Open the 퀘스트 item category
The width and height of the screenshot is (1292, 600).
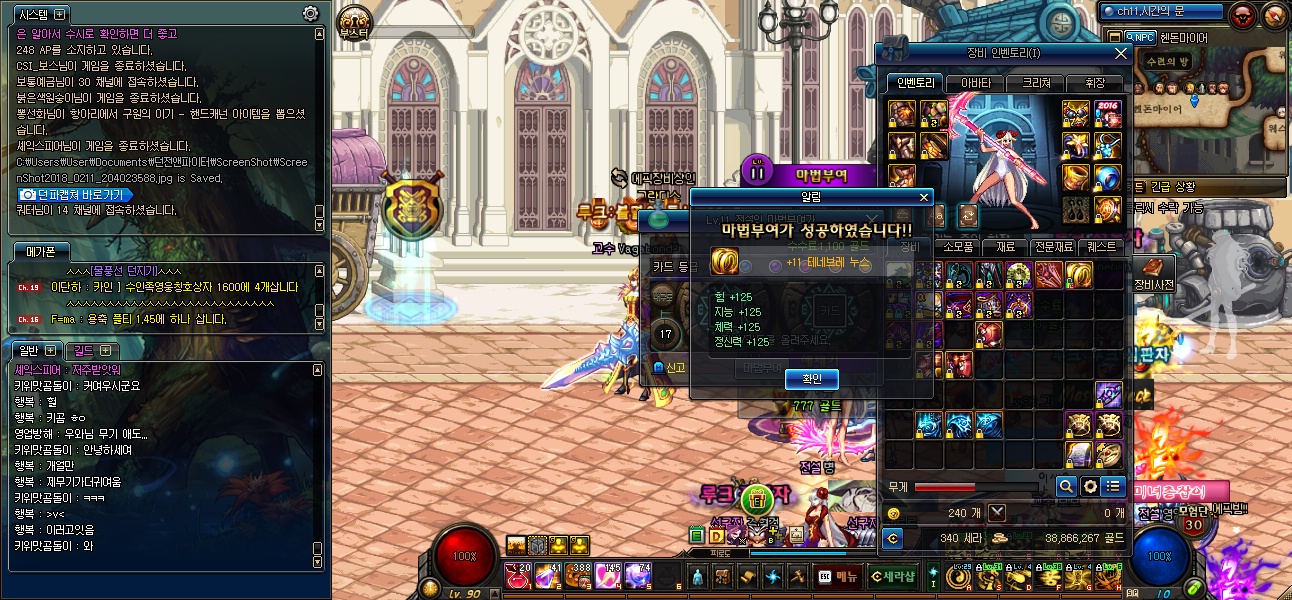click(1102, 247)
